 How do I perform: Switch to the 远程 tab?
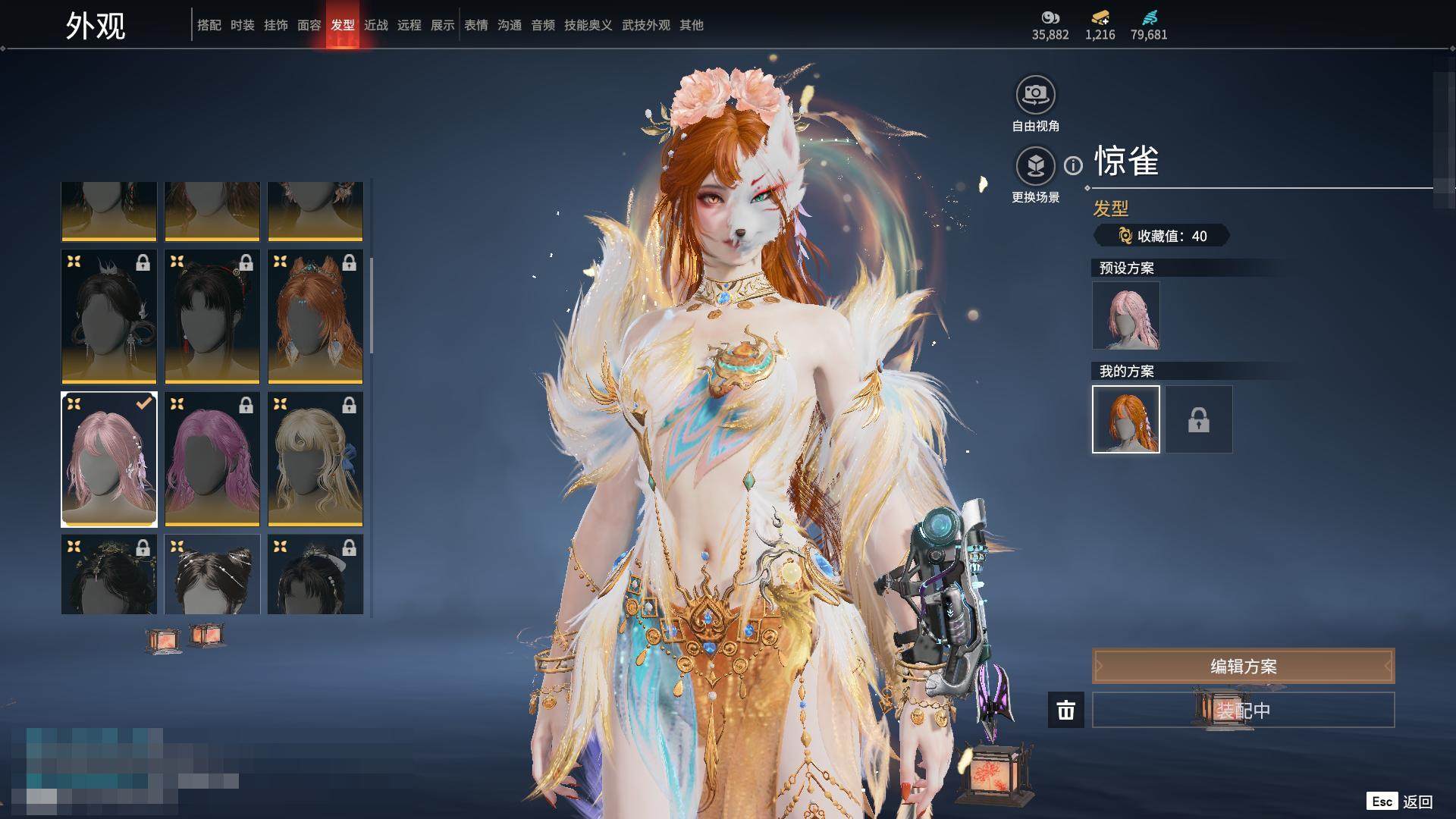click(x=409, y=25)
